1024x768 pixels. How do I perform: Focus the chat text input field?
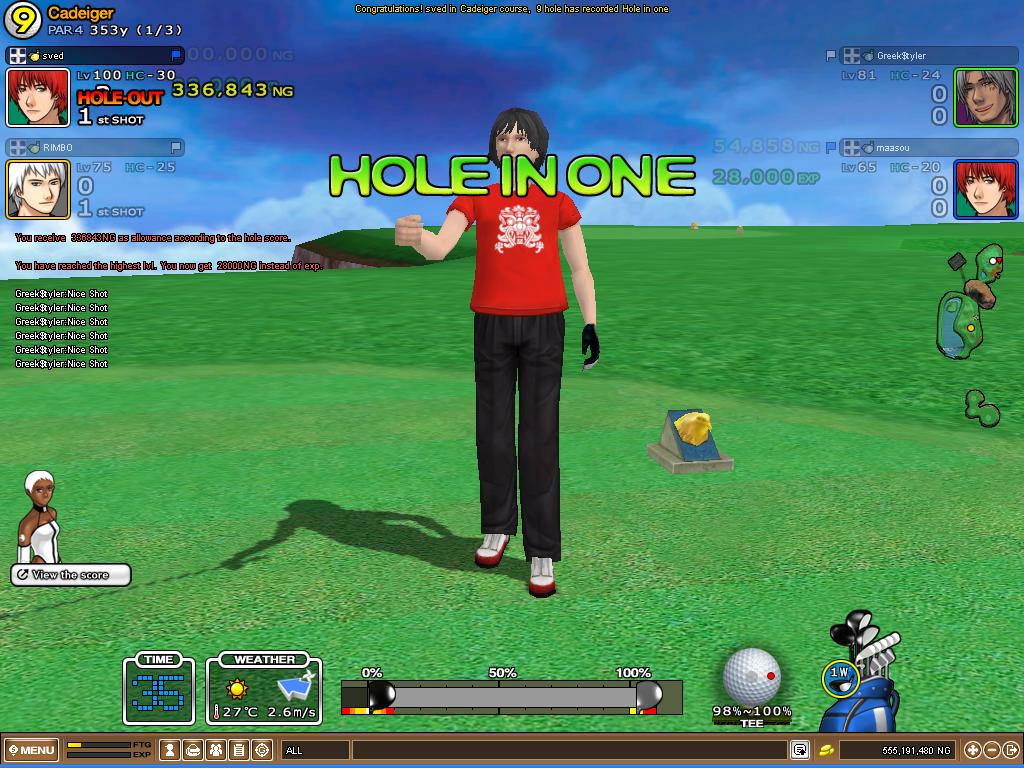(x=568, y=750)
